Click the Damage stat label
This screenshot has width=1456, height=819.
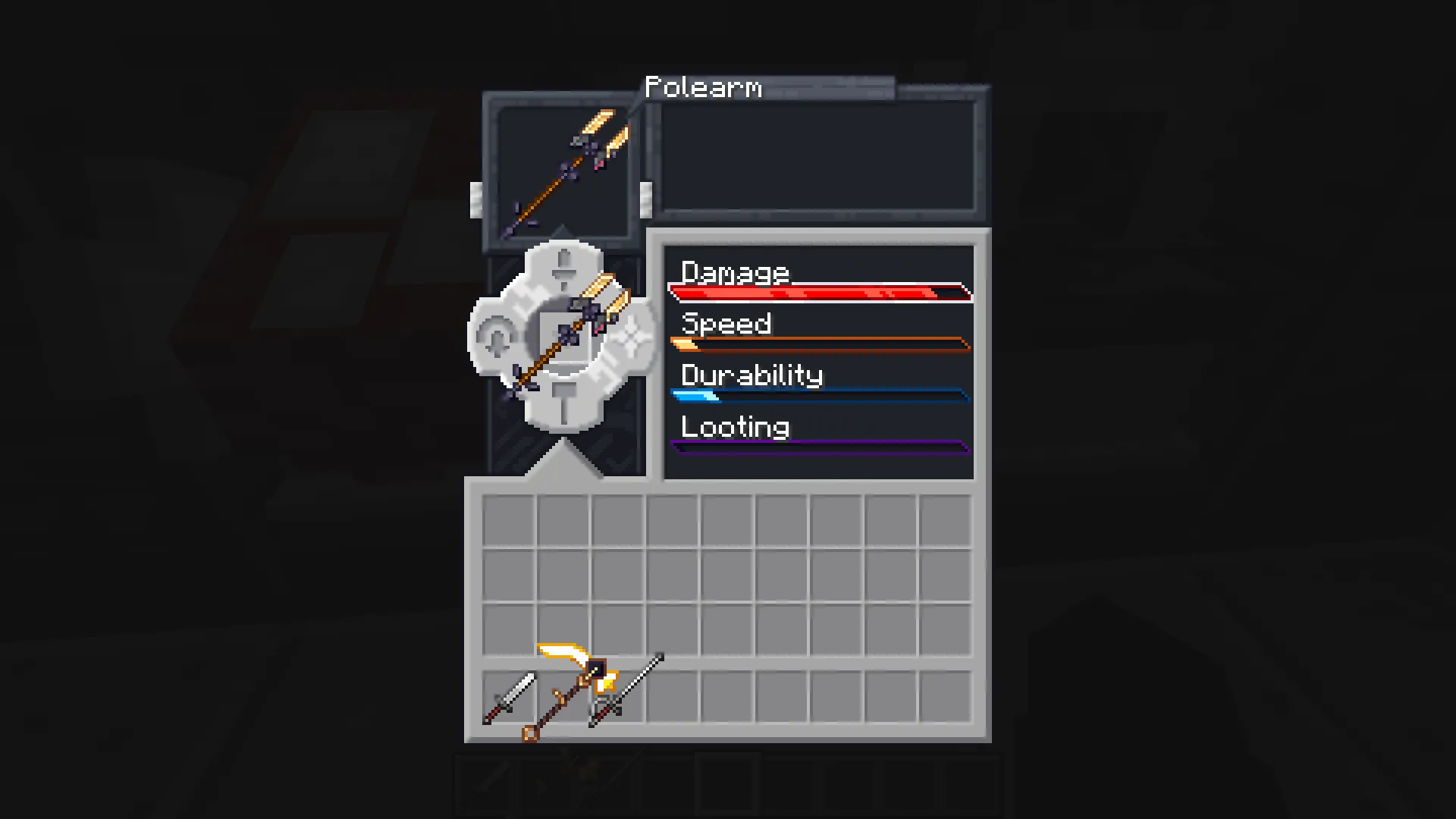[734, 272]
